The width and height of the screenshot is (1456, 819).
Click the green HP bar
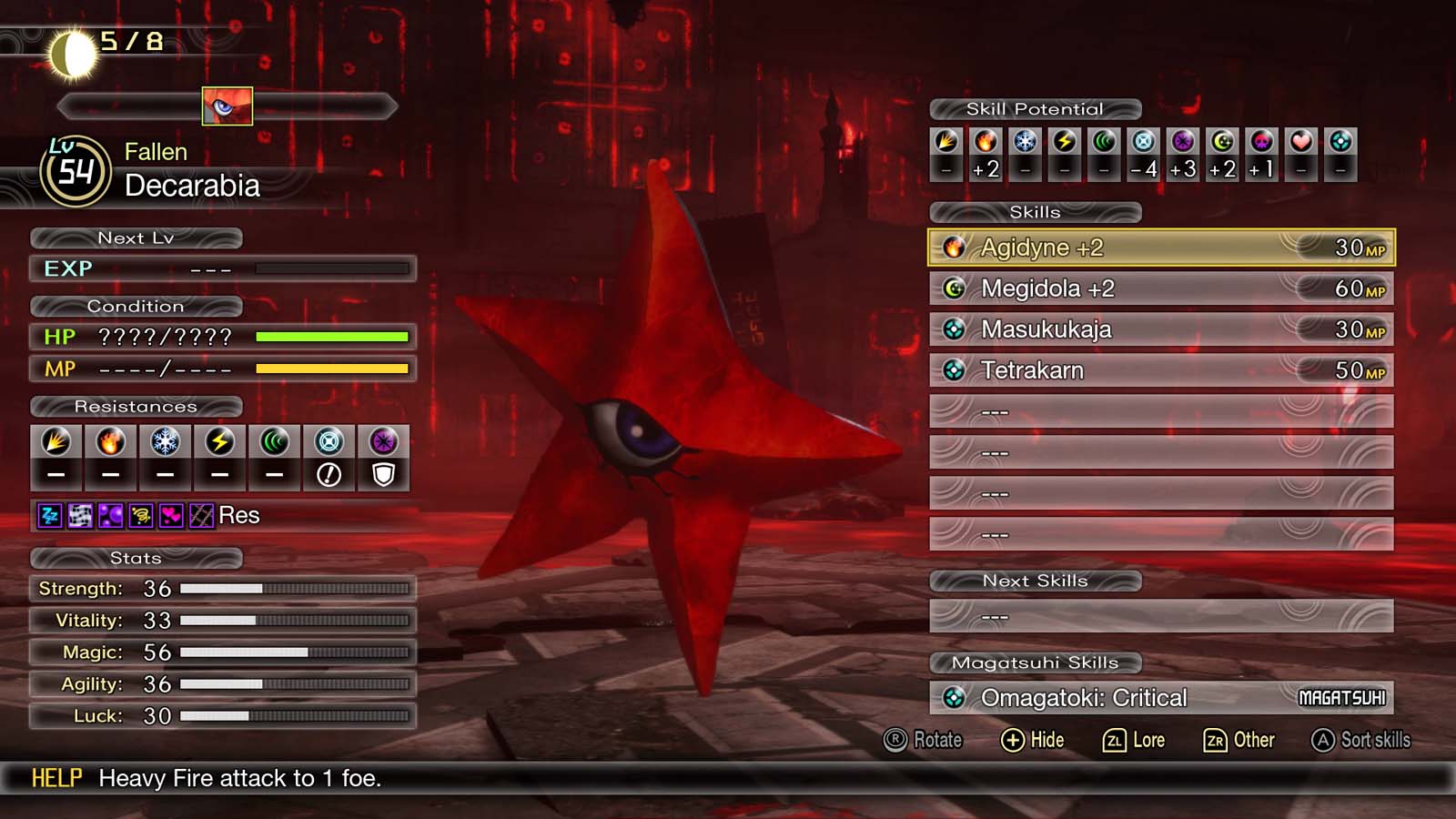(333, 336)
